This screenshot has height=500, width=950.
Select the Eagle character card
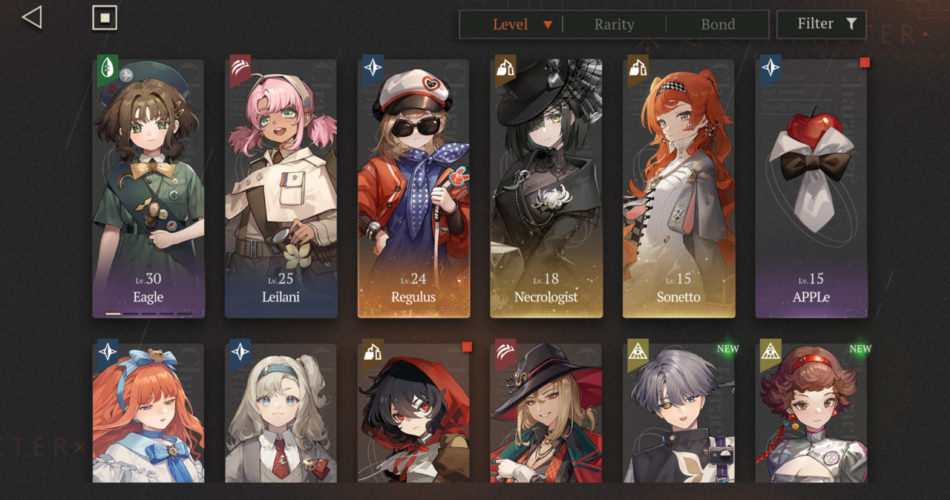(x=148, y=188)
